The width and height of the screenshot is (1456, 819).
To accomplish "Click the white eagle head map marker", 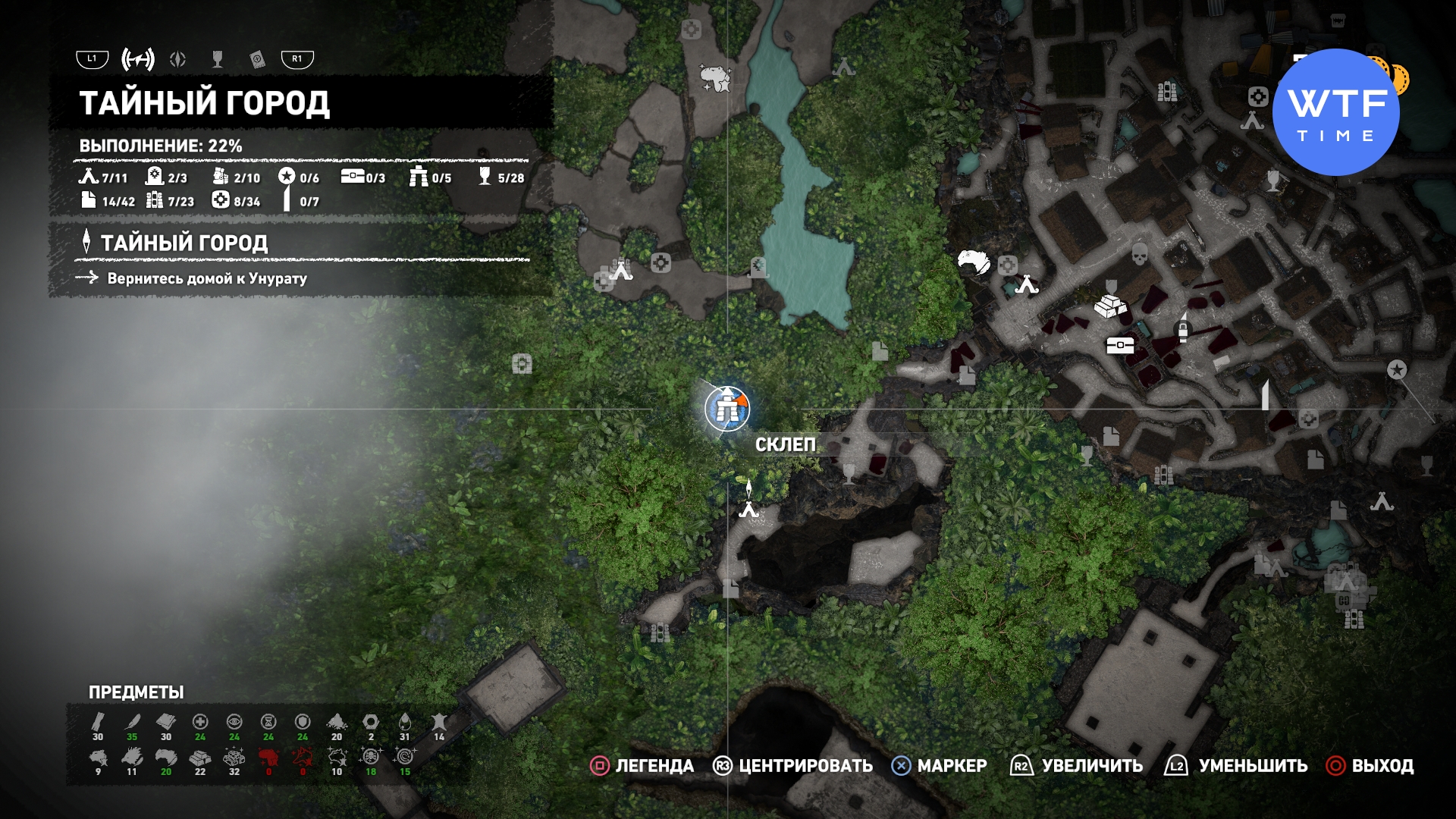I will click(974, 262).
